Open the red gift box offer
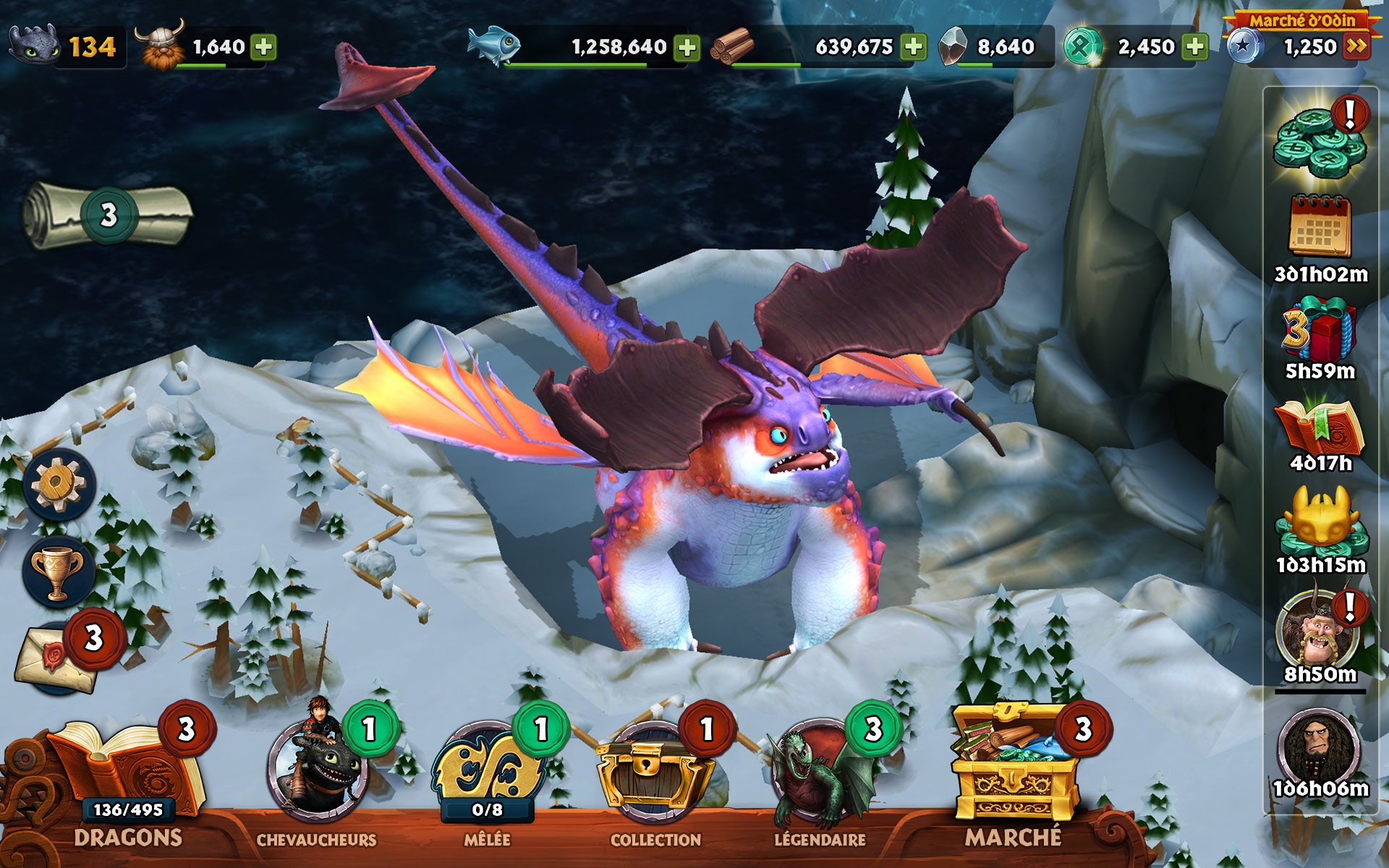 (x=1318, y=329)
